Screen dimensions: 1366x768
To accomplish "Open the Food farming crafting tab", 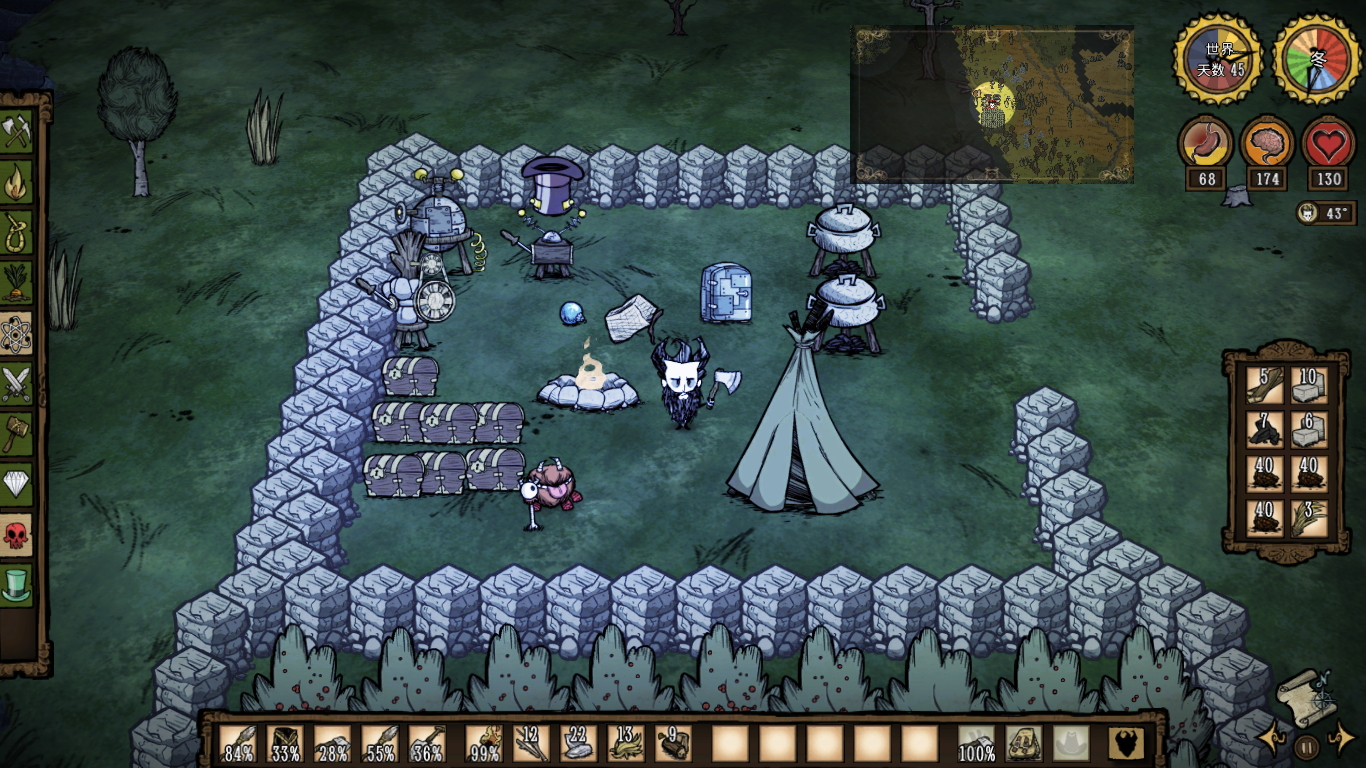I will (17, 283).
